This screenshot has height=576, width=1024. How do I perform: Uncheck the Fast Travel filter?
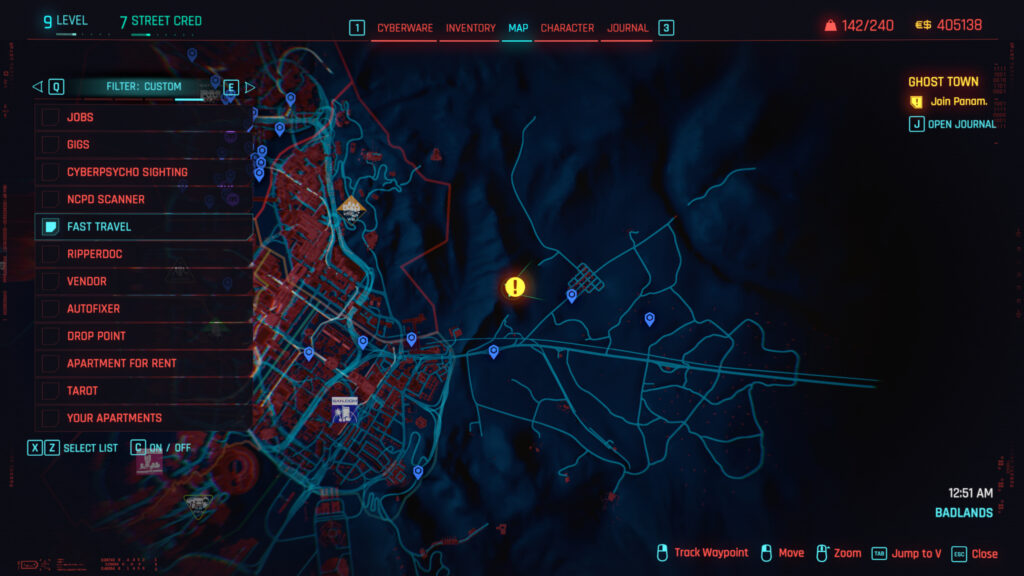tap(51, 227)
